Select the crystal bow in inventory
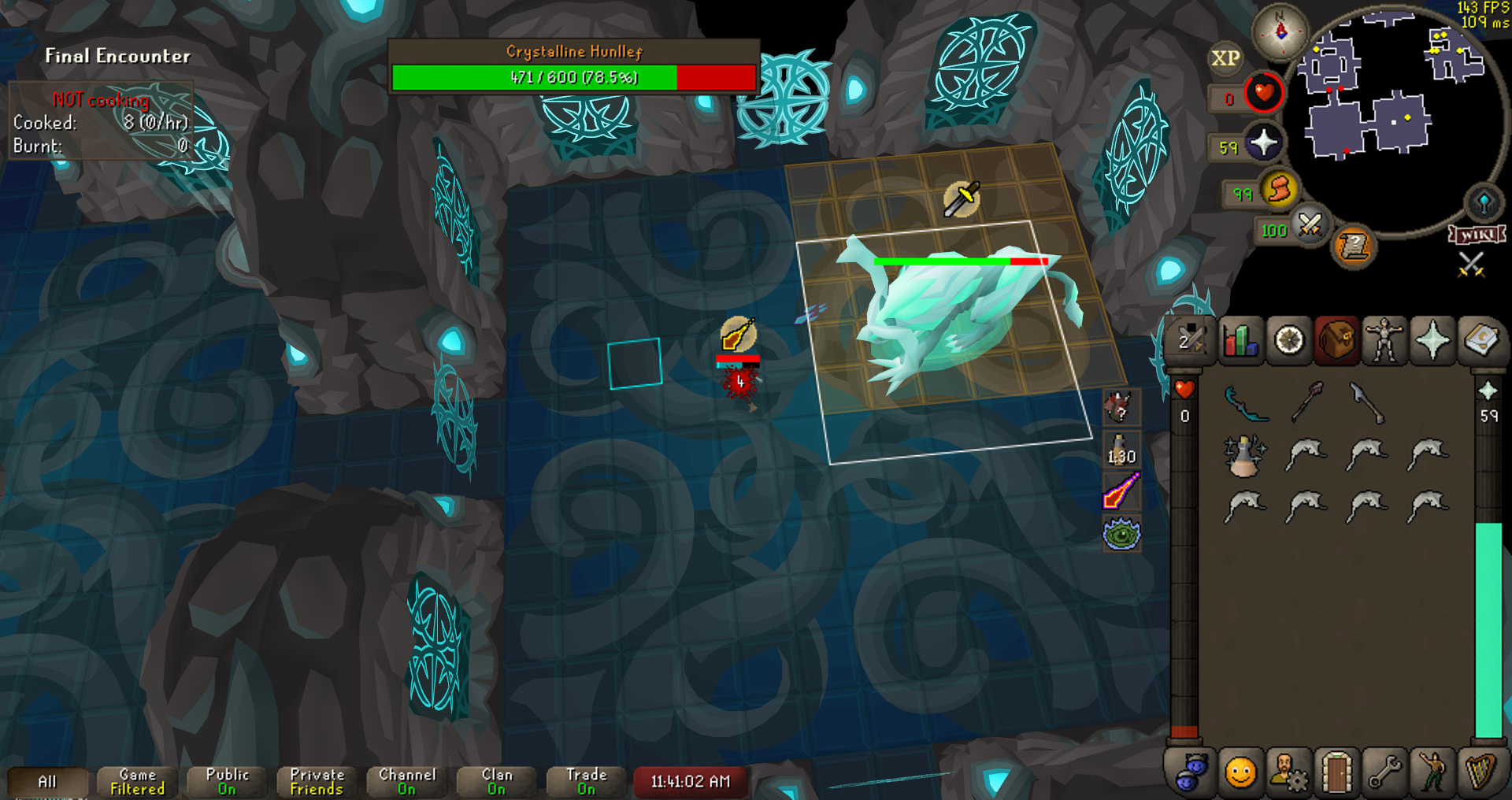Image resolution: width=1512 pixels, height=800 pixels. [1246, 403]
